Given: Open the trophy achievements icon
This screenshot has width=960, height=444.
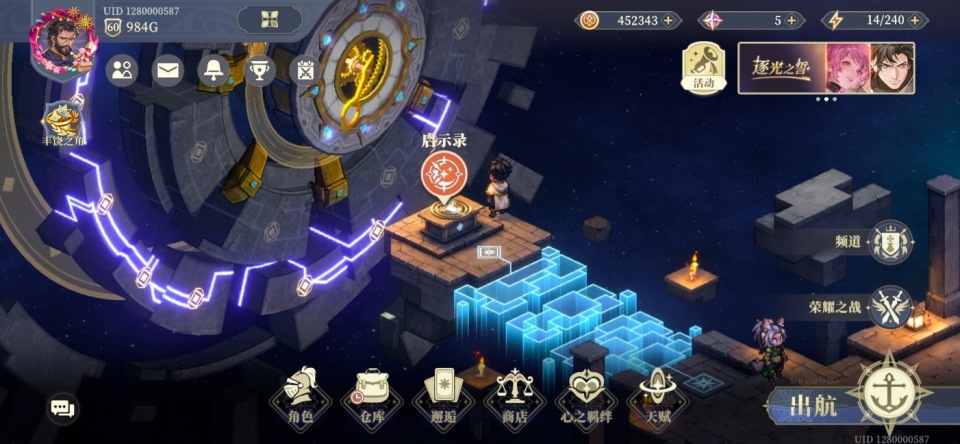Looking at the screenshot, I should coord(259,70).
